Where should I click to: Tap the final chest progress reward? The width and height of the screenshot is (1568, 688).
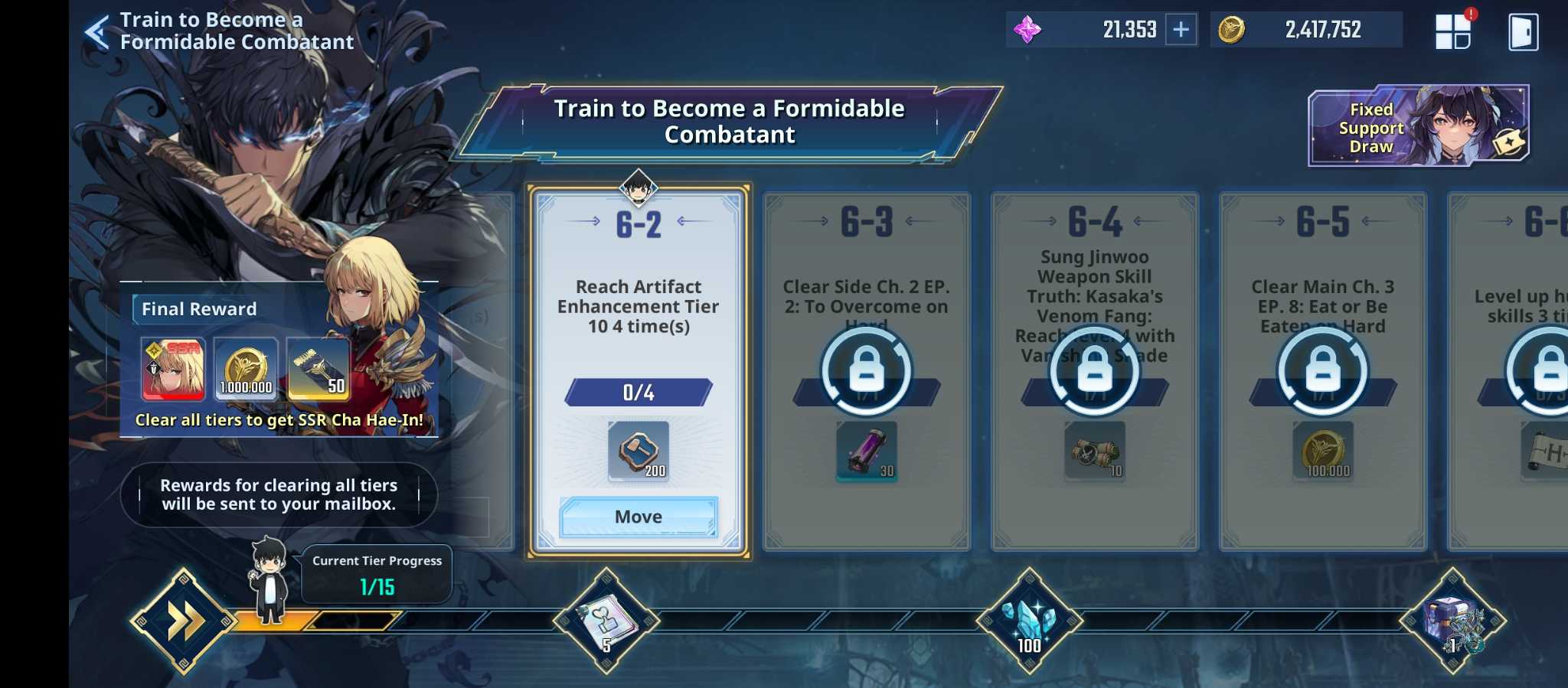[1452, 621]
